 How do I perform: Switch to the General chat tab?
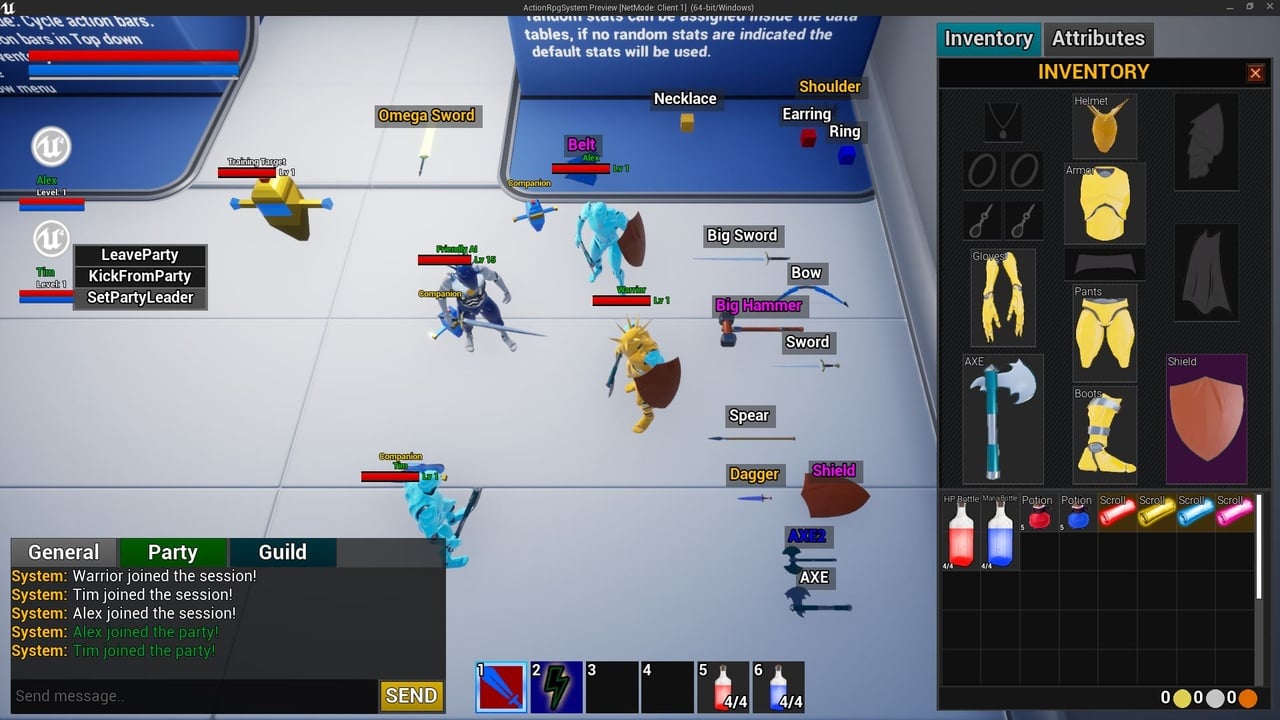(64, 552)
